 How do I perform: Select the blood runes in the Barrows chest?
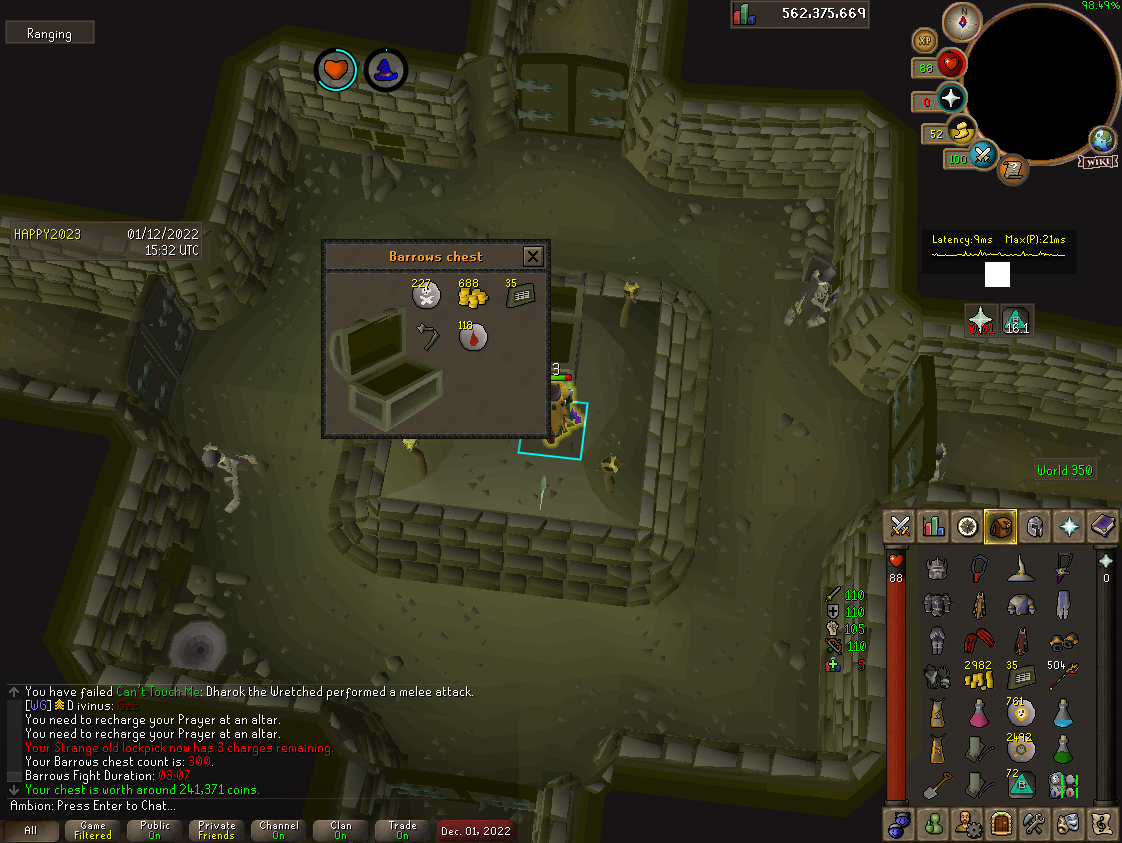point(473,338)
